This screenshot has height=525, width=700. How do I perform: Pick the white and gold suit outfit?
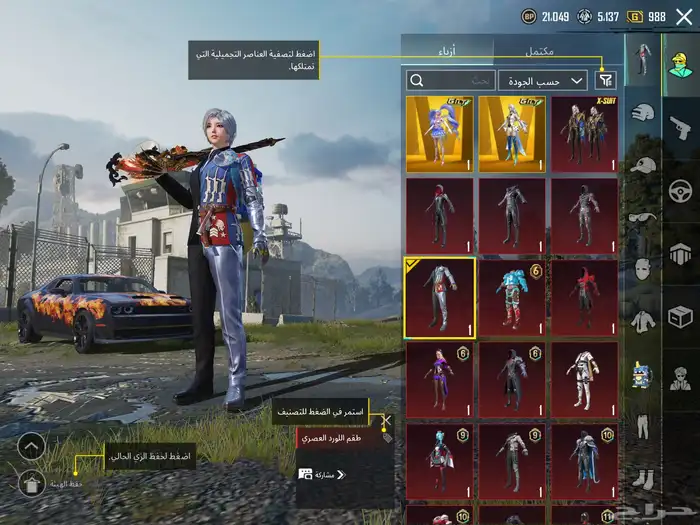[x=585, y=379]
